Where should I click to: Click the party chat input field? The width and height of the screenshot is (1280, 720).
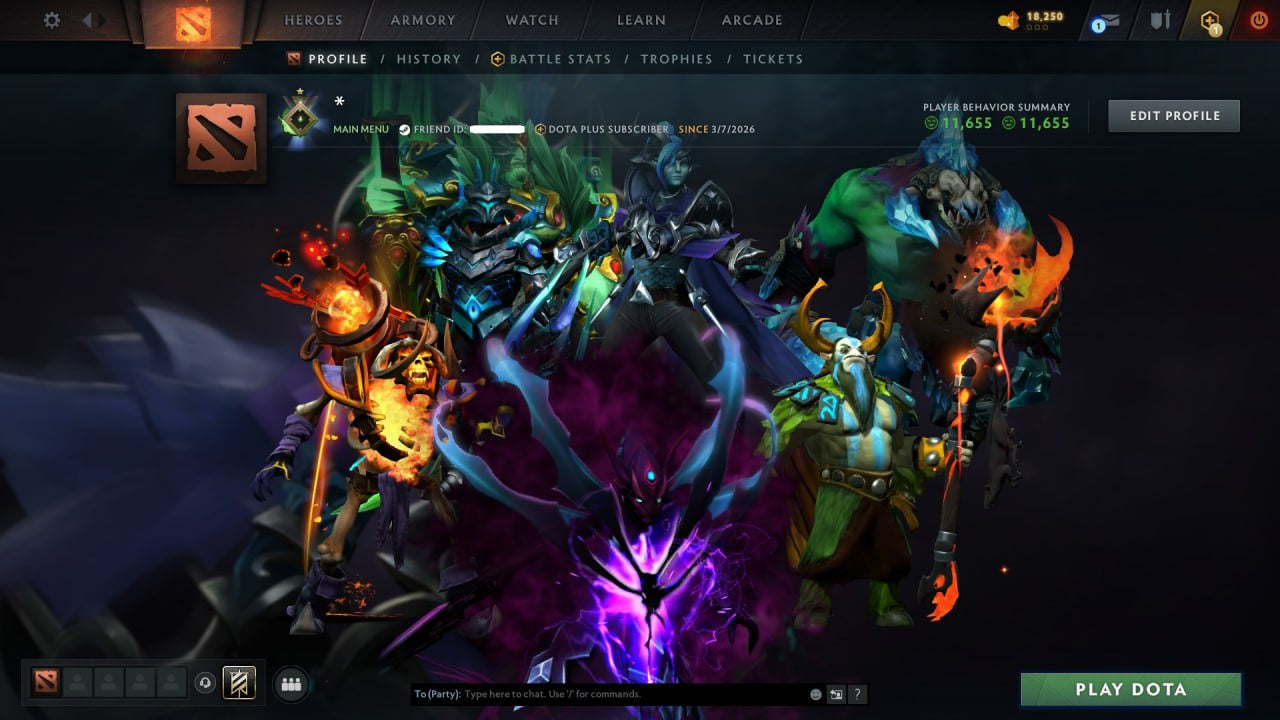600,693
